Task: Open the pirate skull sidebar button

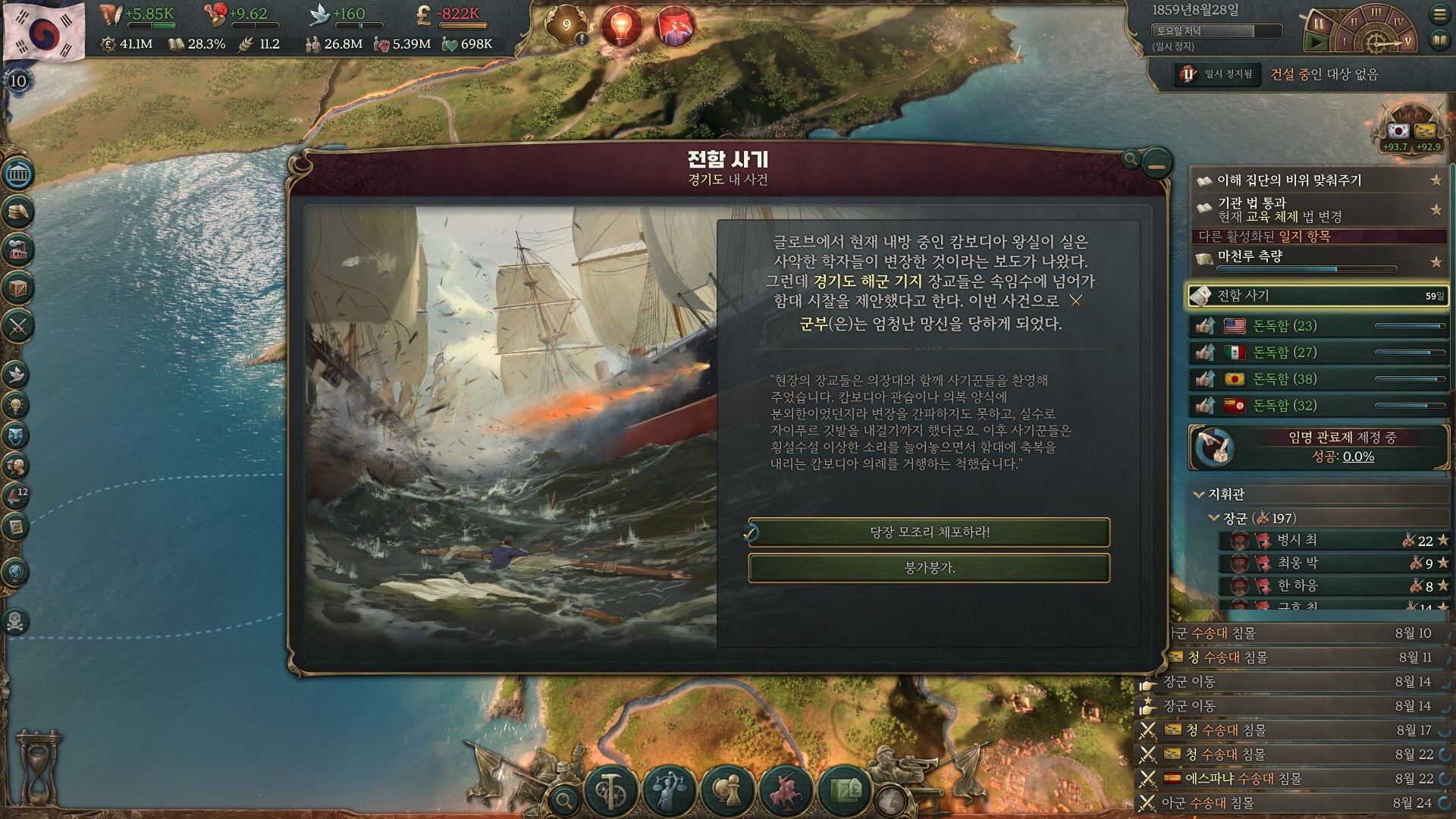Action: pos(16,621)
